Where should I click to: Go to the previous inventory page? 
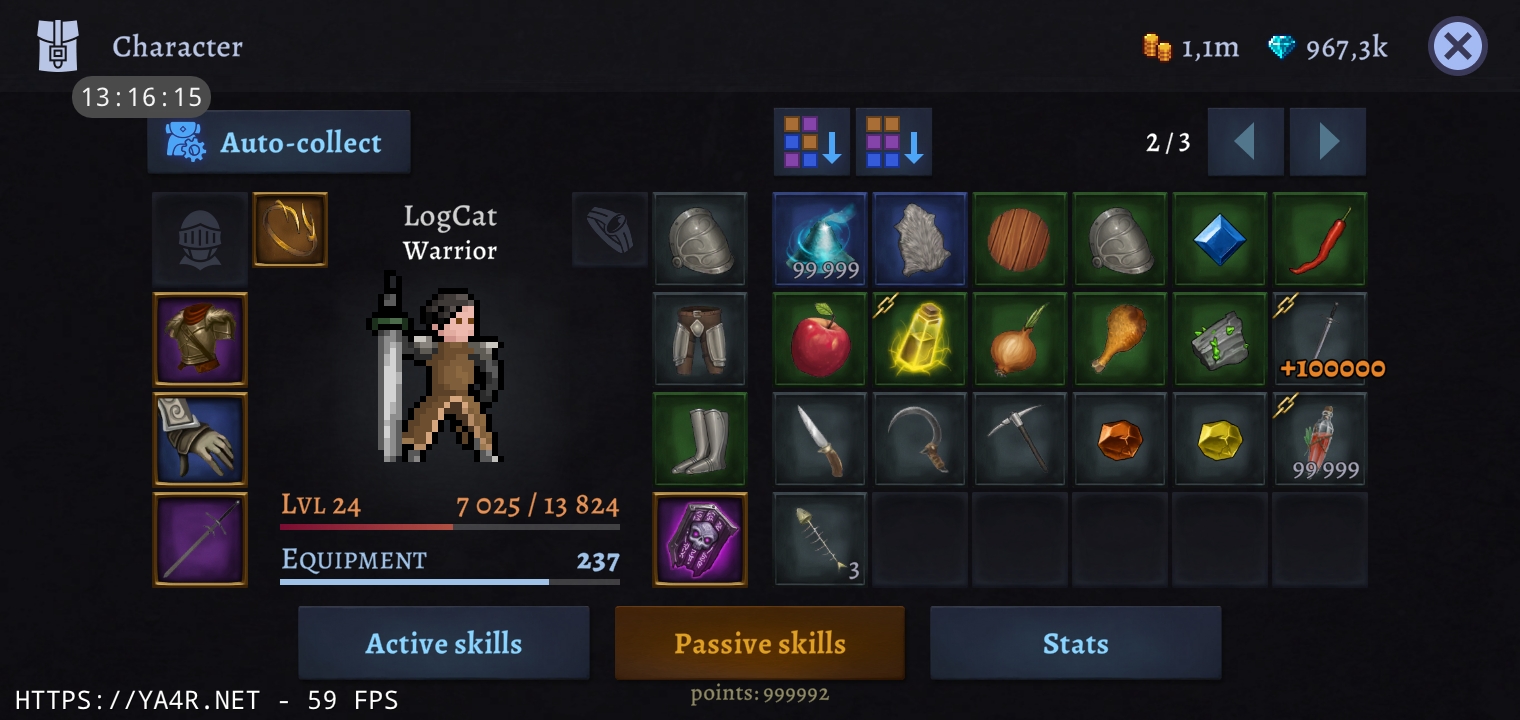[x=1245, y=143]
